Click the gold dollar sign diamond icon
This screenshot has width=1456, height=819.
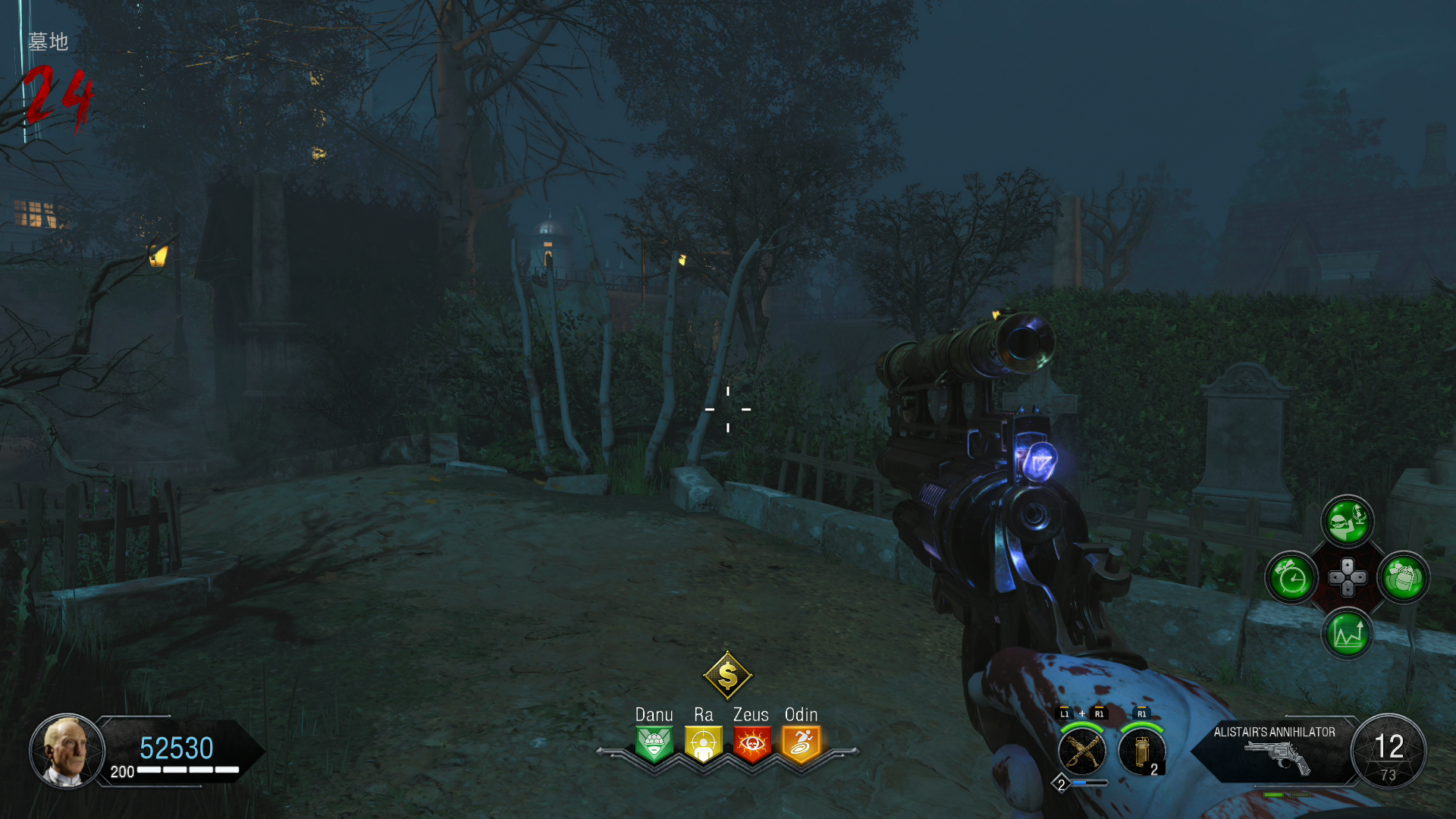point(727,675)
